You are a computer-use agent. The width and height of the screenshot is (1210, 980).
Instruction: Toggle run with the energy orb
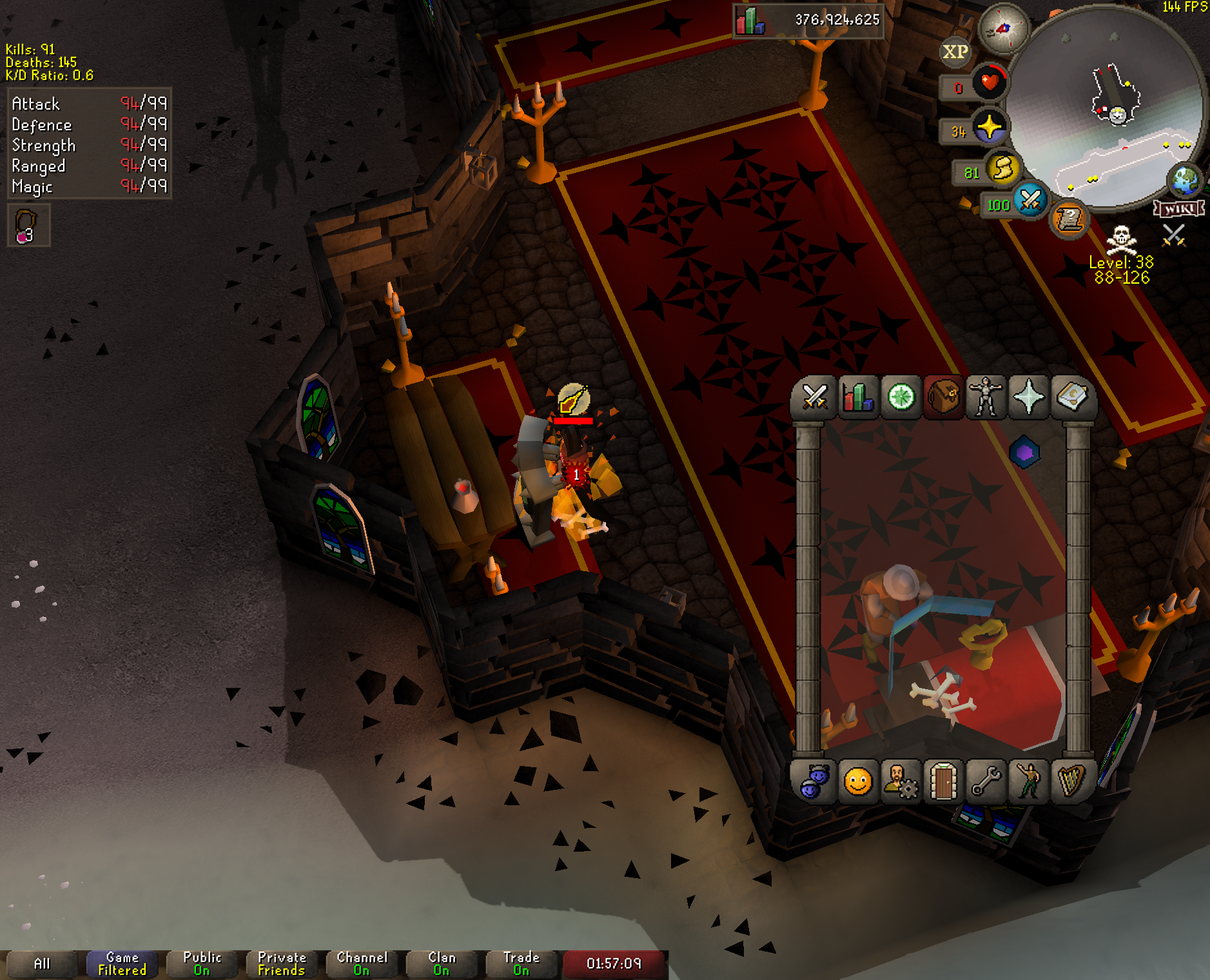1002,169
